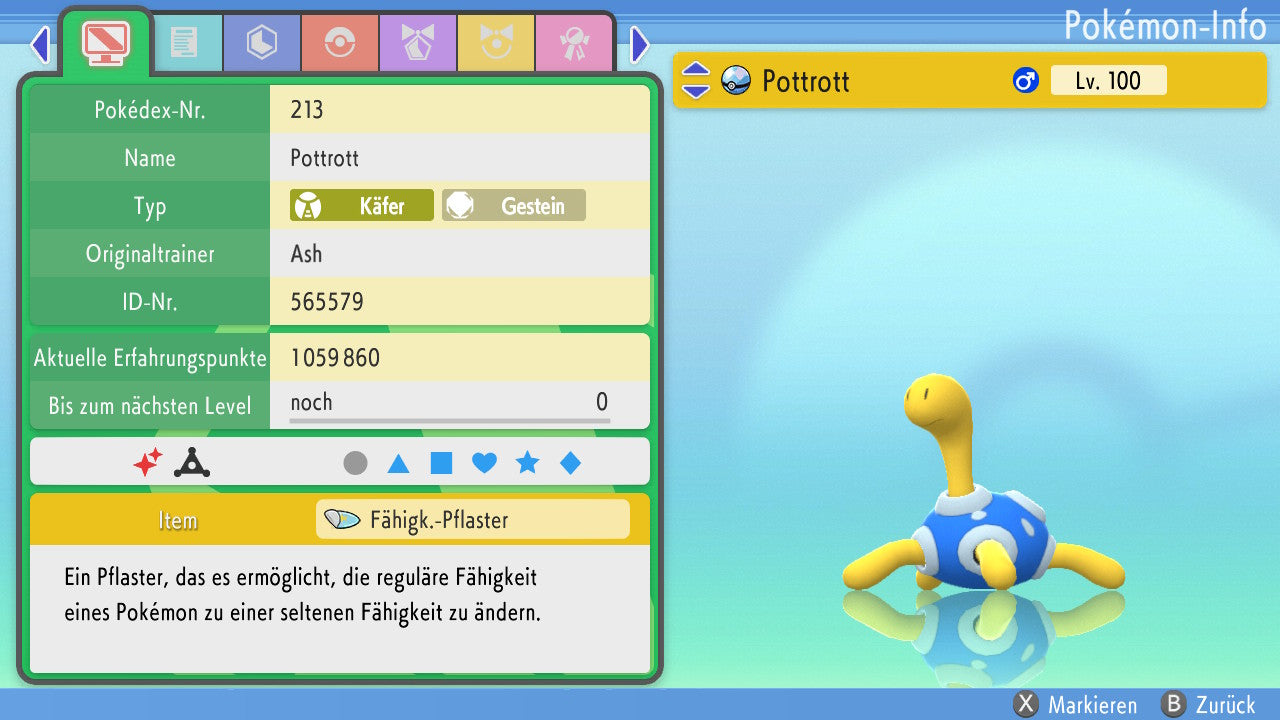Toggle the blue square marking

click(441, 463)
